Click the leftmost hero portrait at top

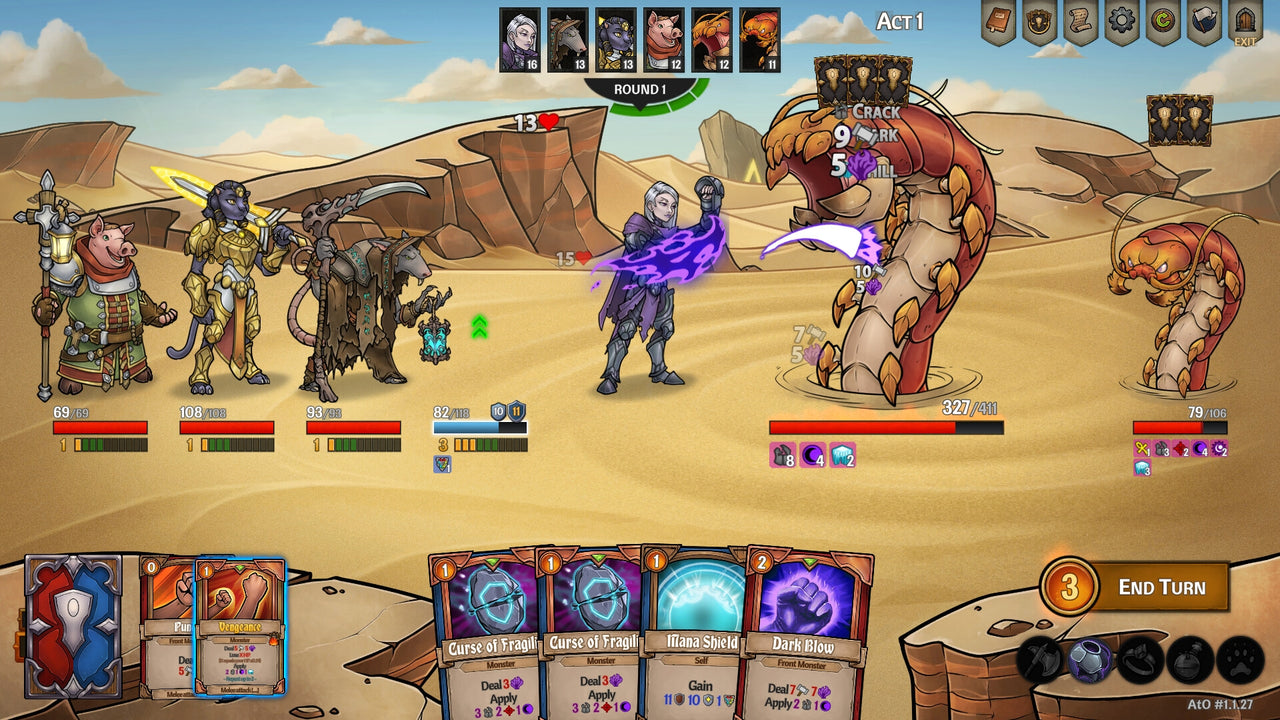[520, 38]
